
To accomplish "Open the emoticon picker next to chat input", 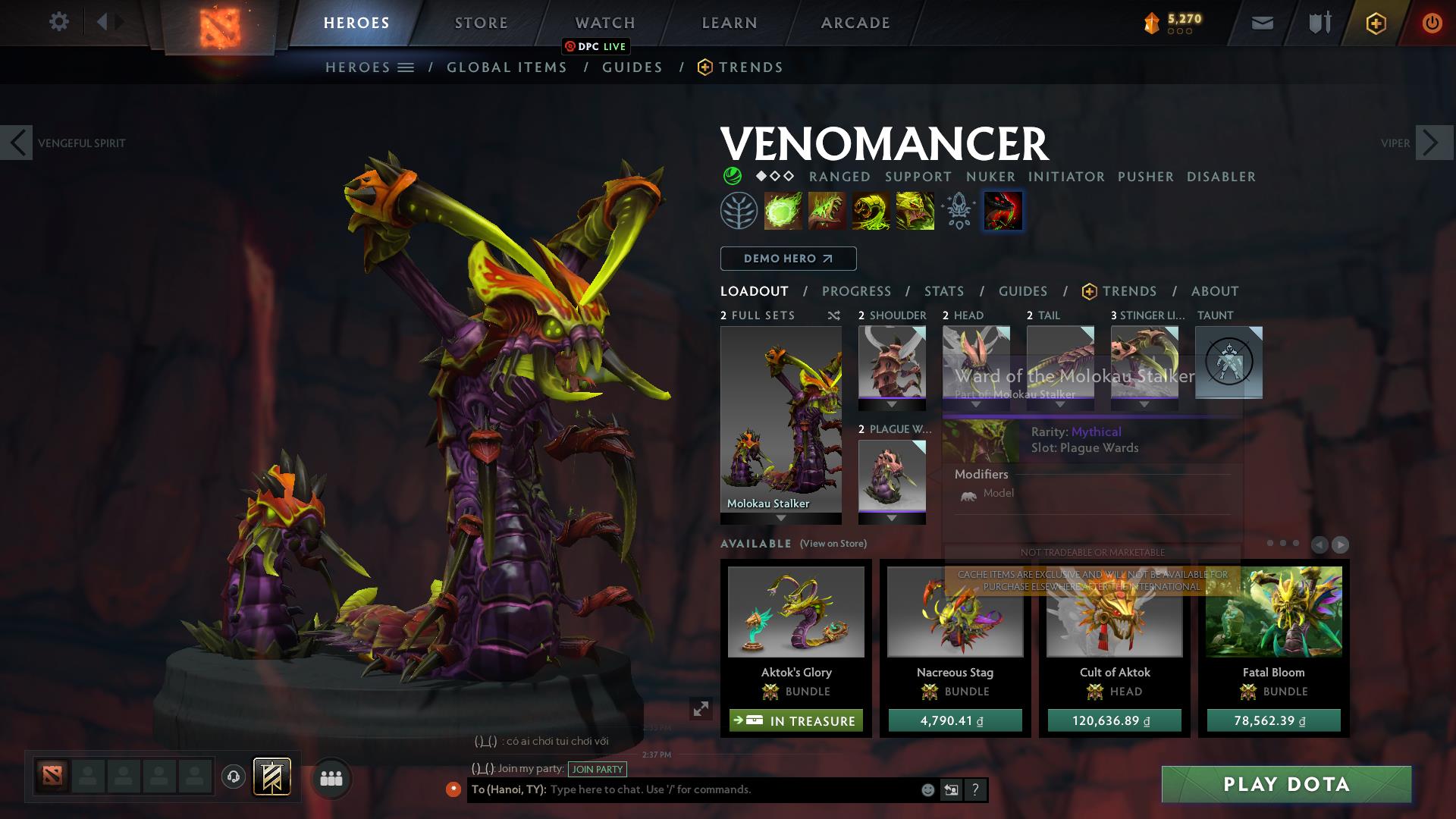I will (x=927, y=789).
